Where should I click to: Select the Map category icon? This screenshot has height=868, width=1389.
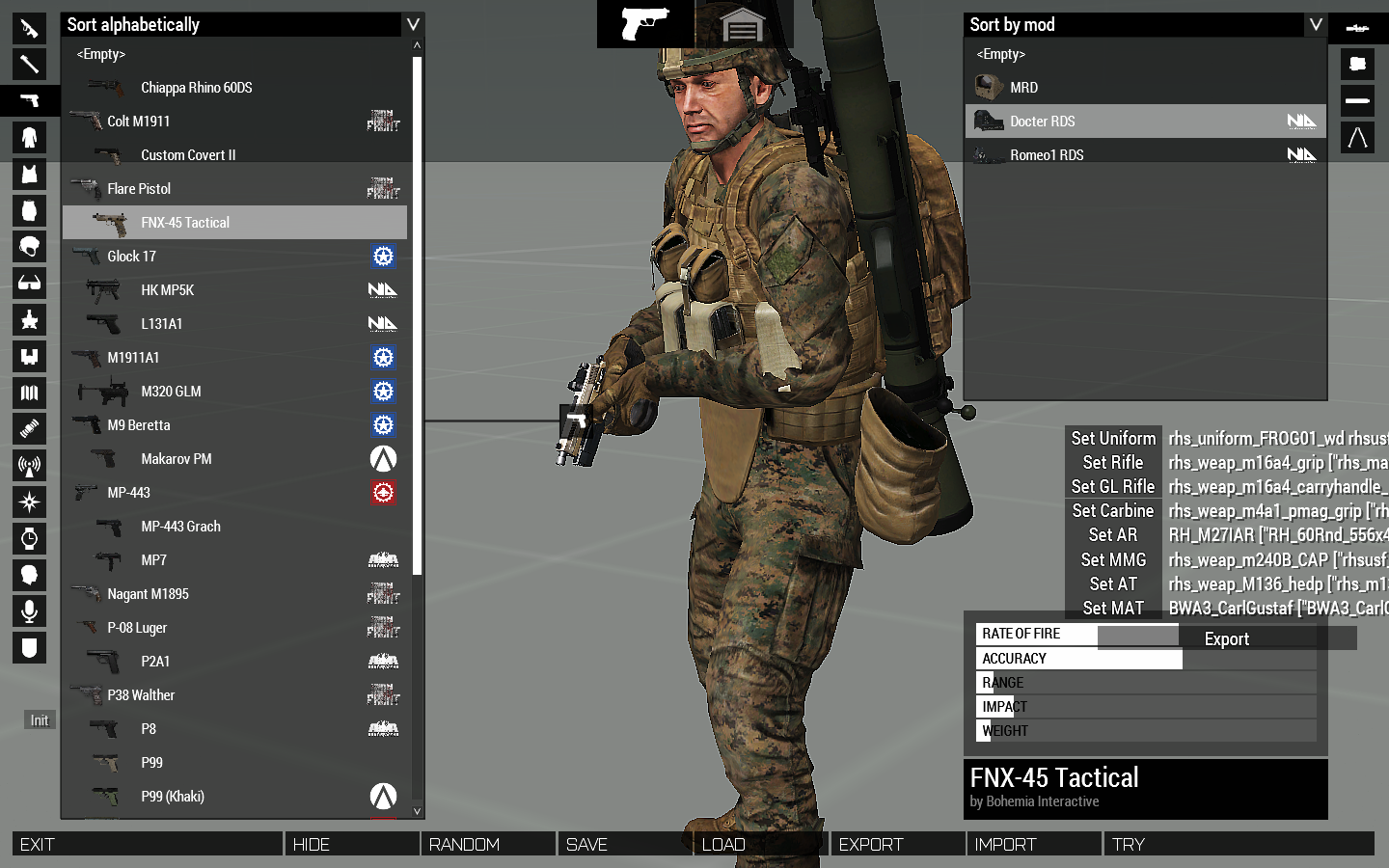tap(29, 393)
